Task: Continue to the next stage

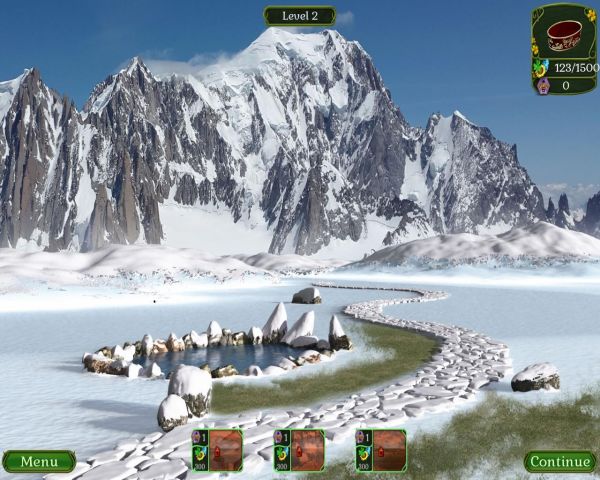Action: (x=560, y=461)
